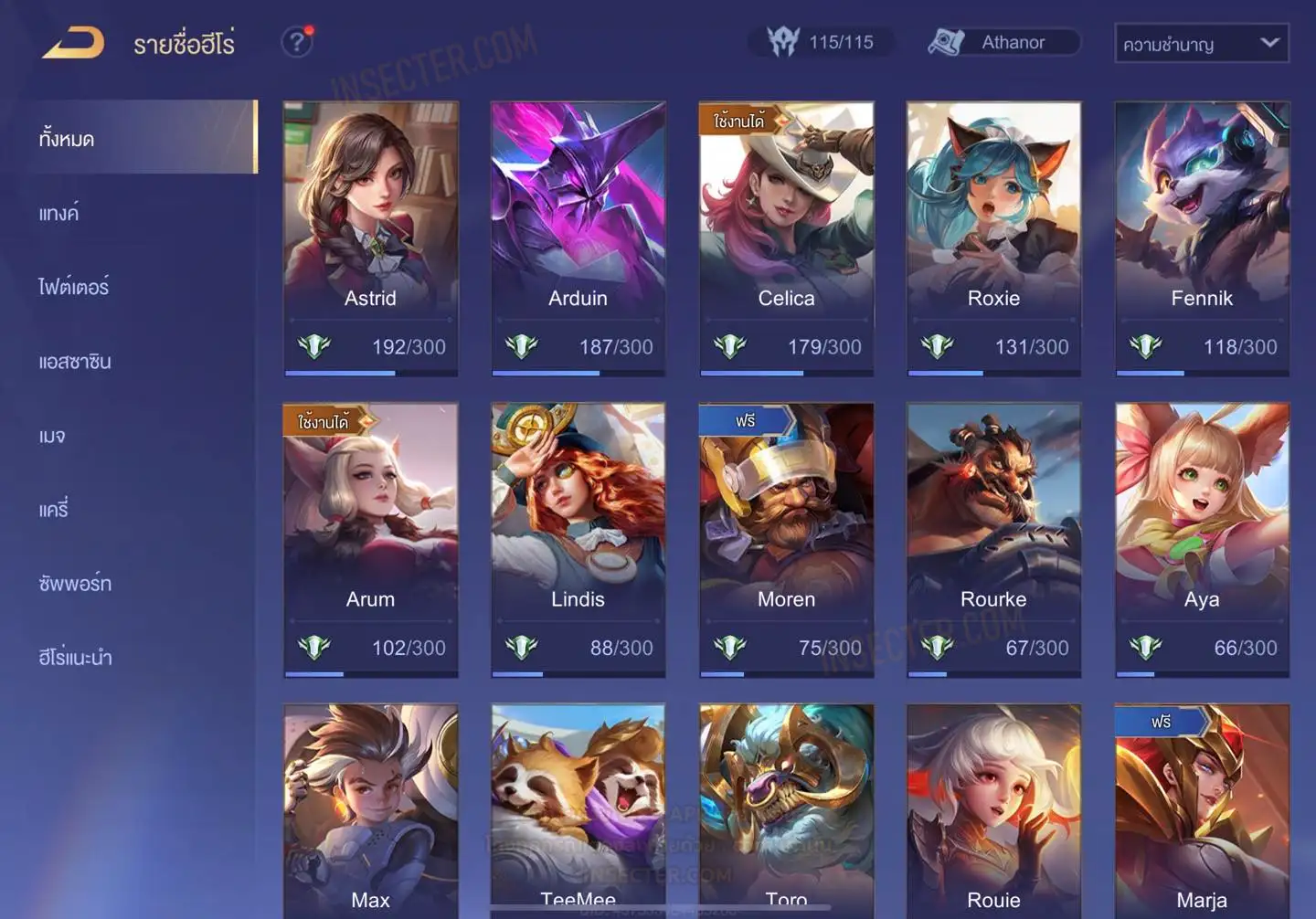Screen dimensions: 1316x919
Task: Choose the Arduin hero card
Action: tap(578, 238)
